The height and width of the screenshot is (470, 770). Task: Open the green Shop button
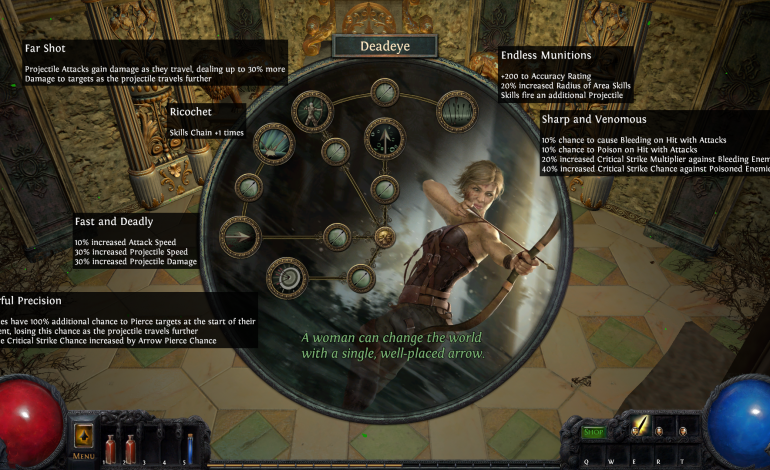(594, 432)
